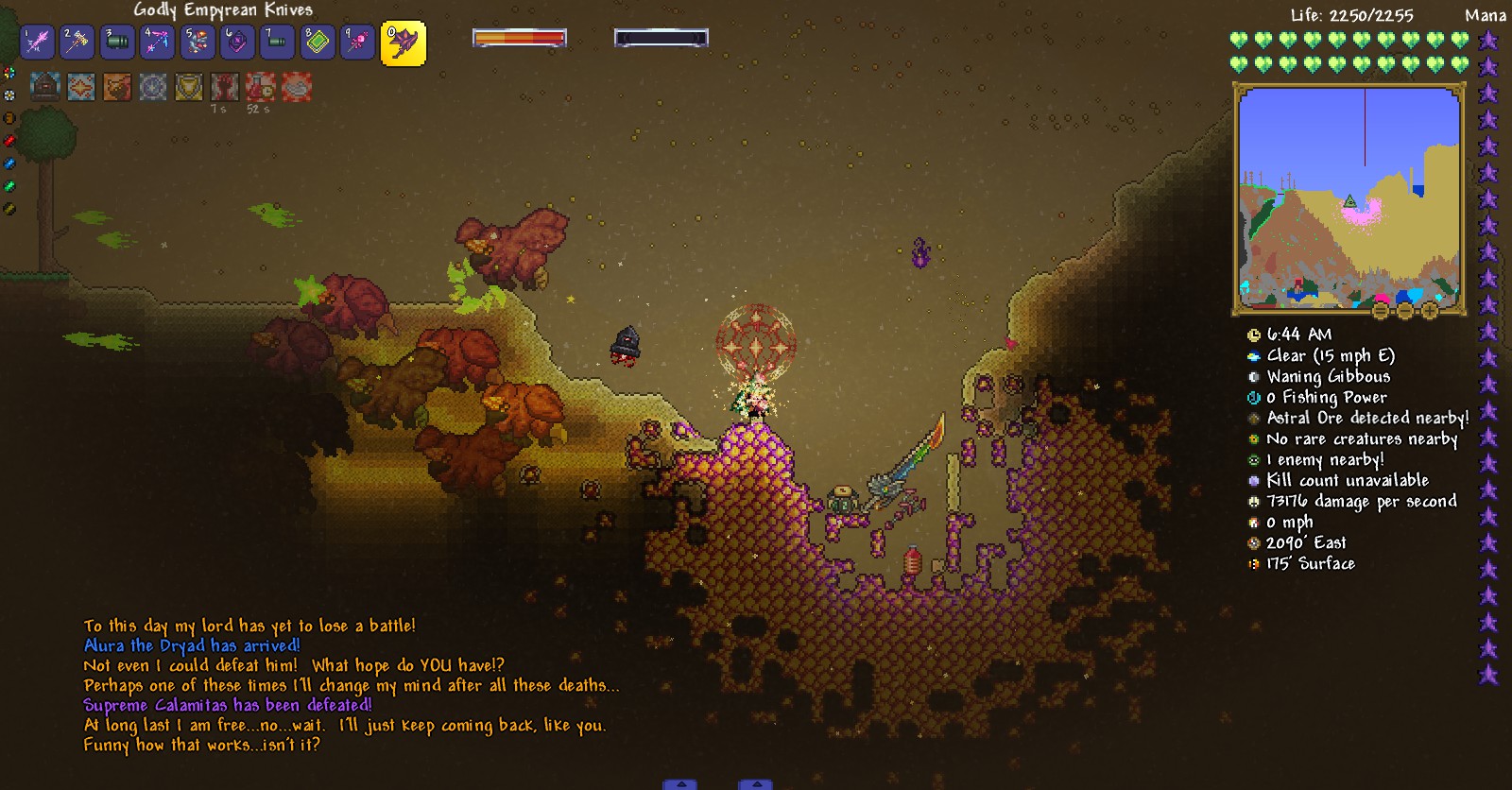The width and height of the screenshot is (1512, 790).
Task: Click the minimap display
Action: point(1349,197)
